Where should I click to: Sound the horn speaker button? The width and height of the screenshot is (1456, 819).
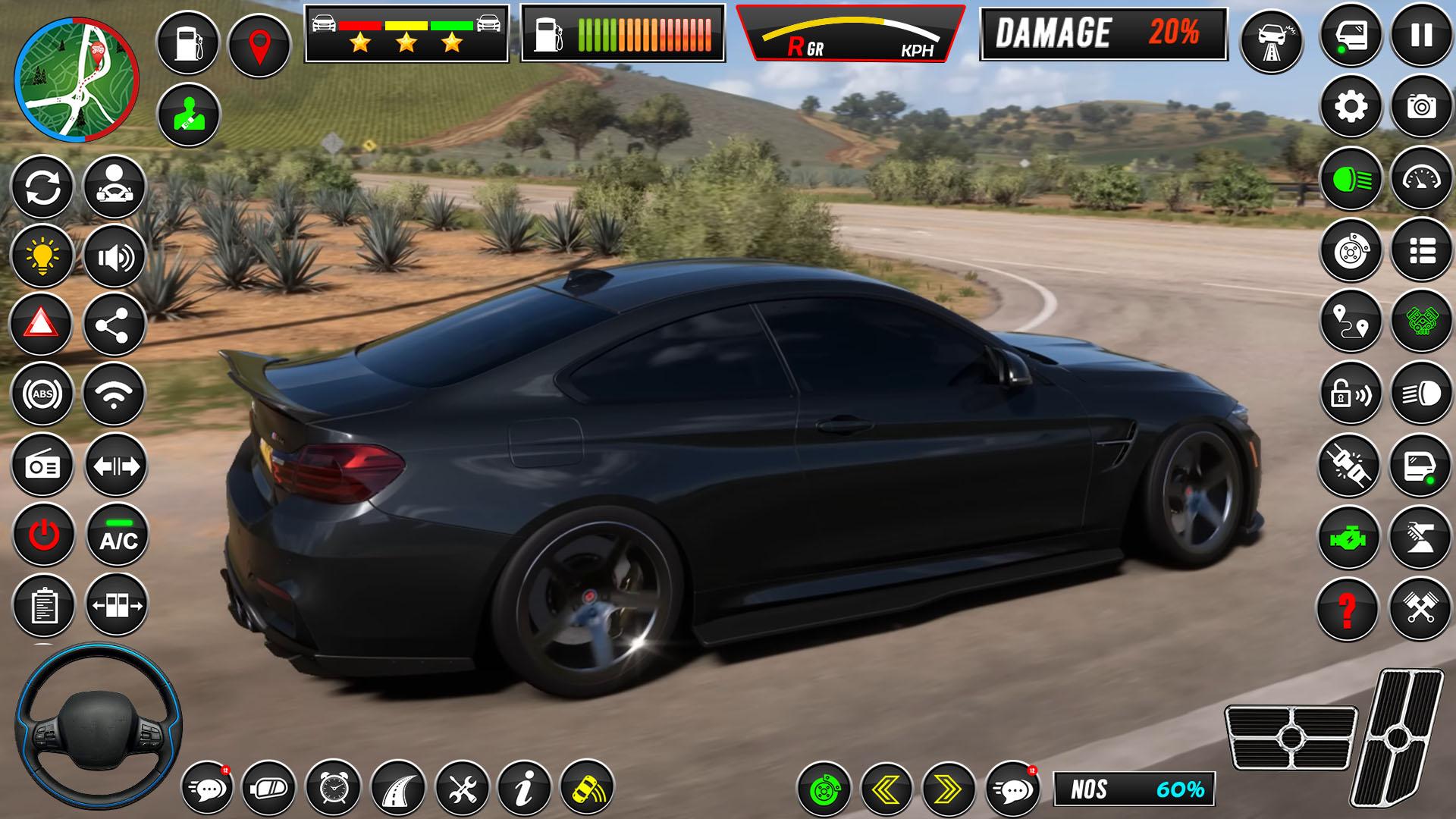pos(115,258)
